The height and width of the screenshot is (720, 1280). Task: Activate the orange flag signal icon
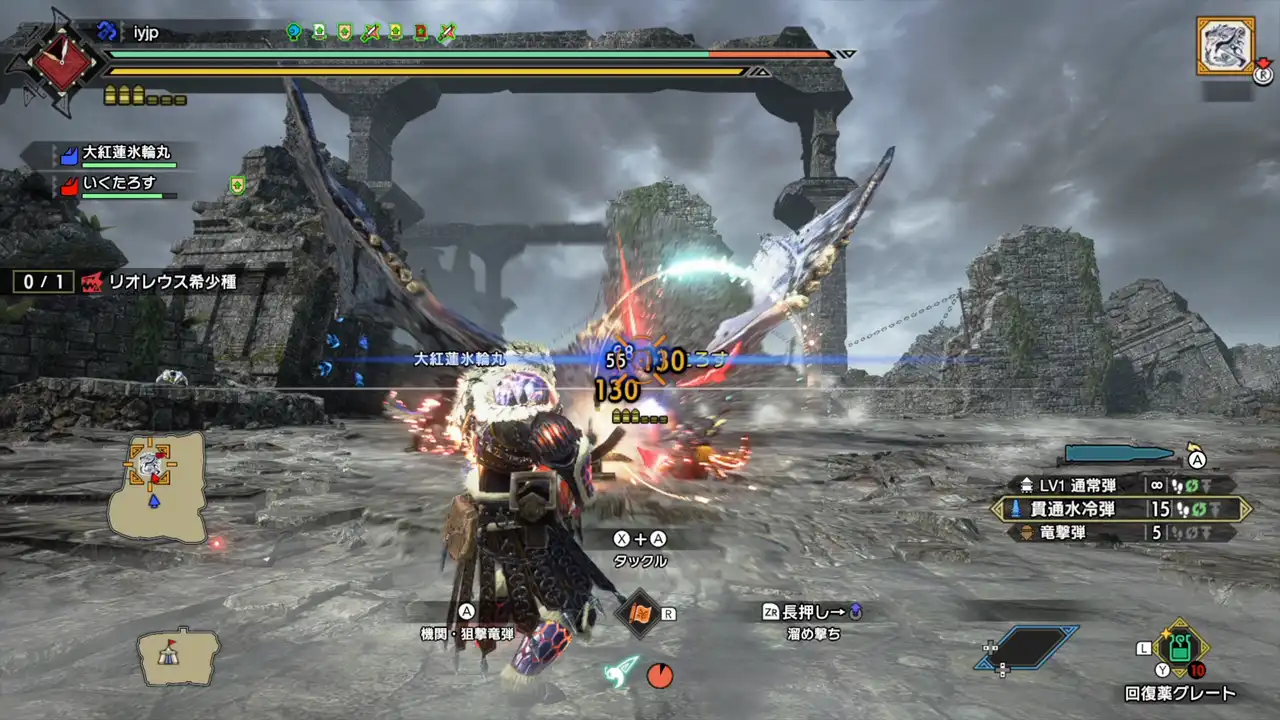tap(639, 613)
